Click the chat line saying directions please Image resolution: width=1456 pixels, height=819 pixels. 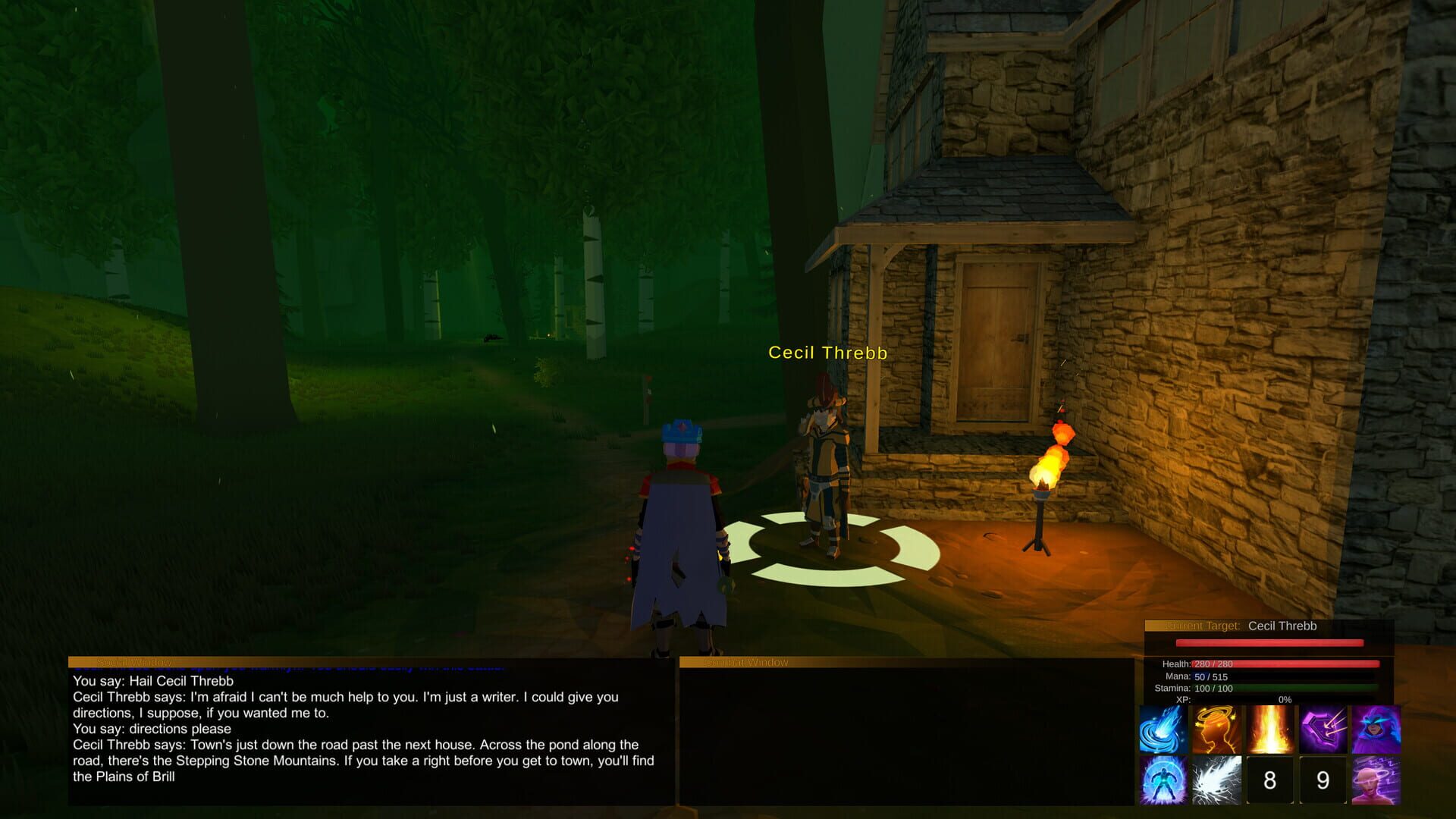tap(152, 728)
